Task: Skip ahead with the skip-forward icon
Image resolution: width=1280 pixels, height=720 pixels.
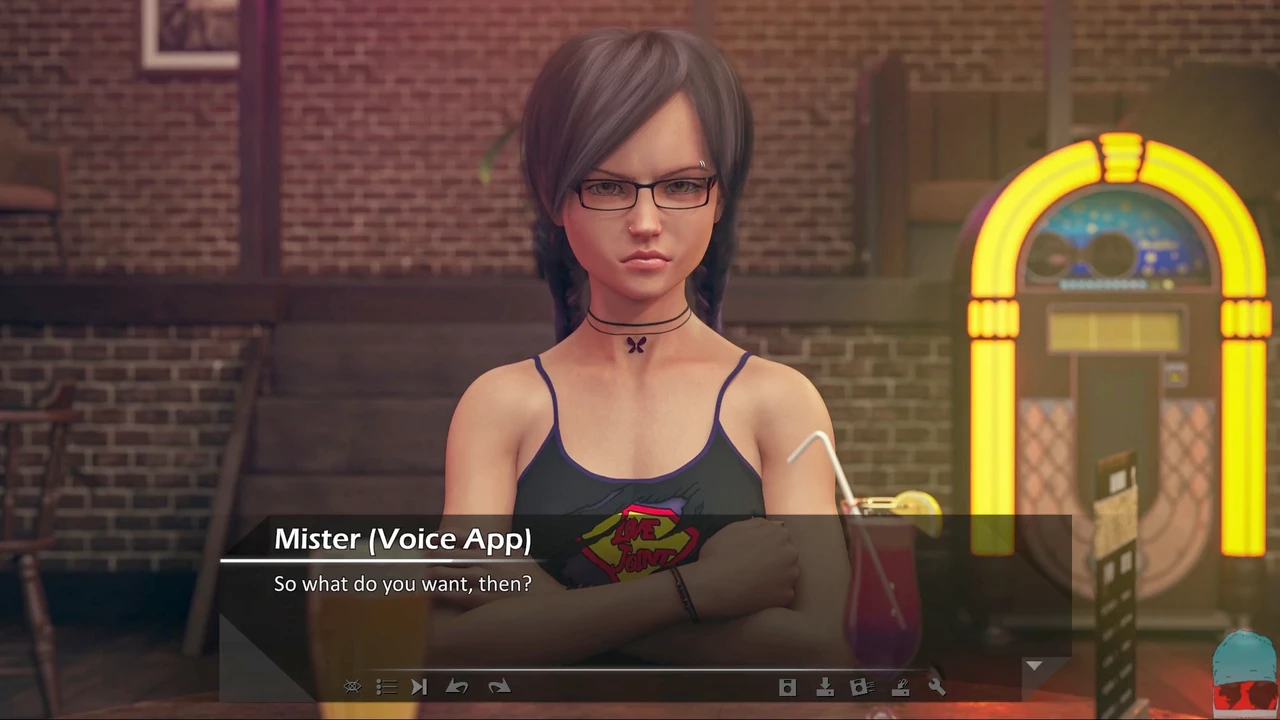Action: pos(419,687)
